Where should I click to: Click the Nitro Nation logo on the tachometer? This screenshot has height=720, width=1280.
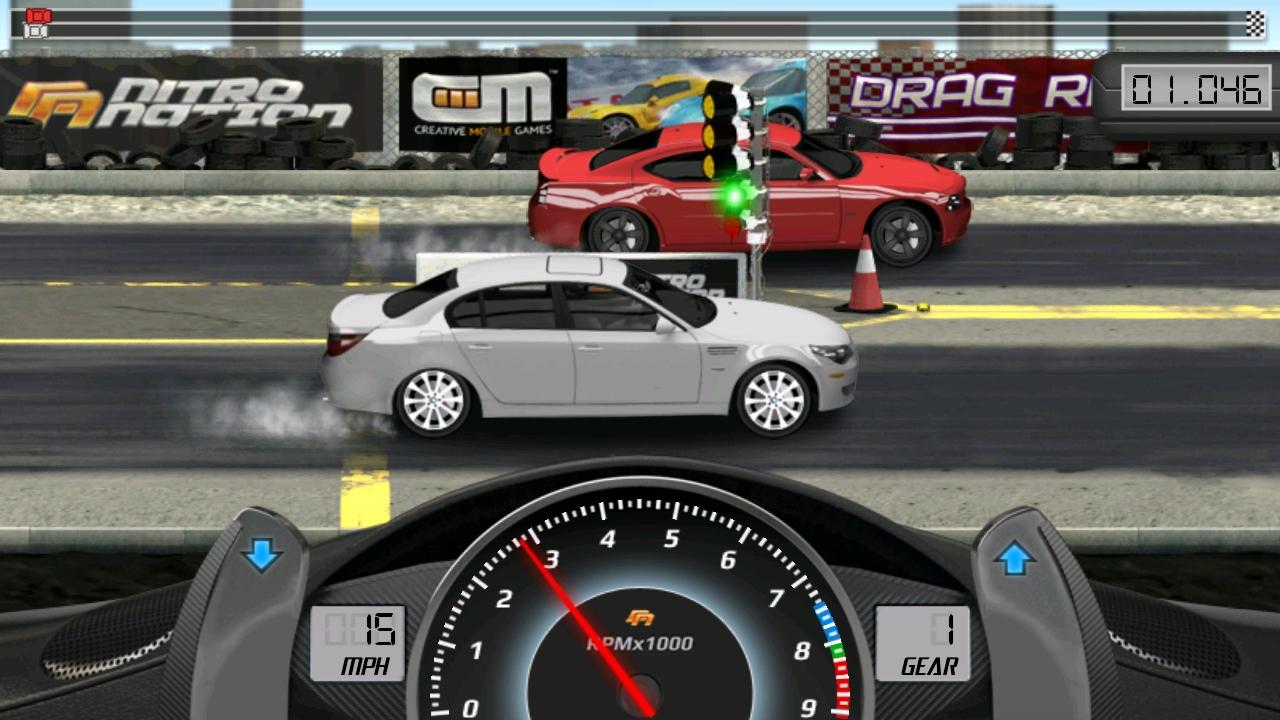[x=640, y=617]
